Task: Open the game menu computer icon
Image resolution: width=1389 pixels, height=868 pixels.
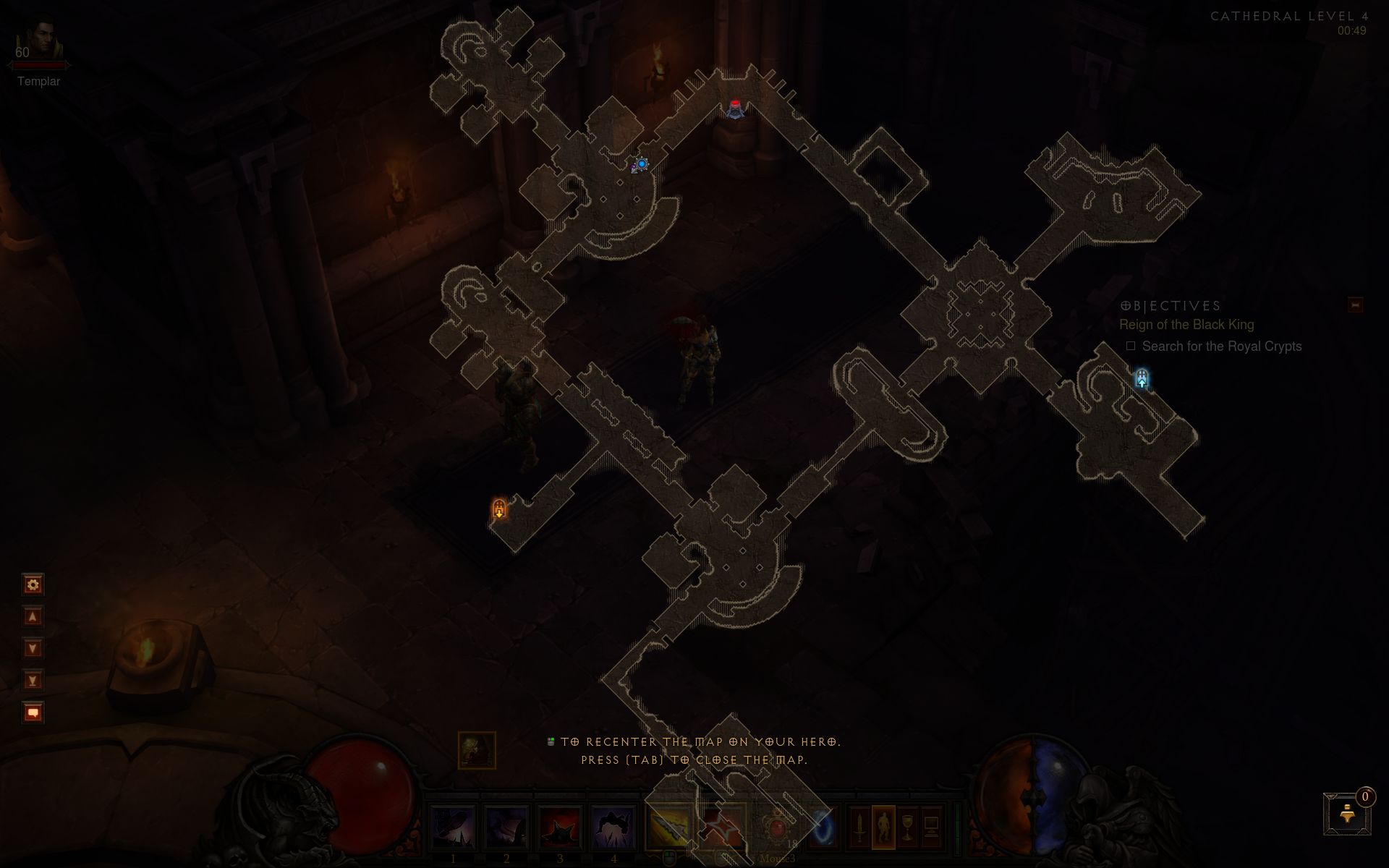Action: 931,827
